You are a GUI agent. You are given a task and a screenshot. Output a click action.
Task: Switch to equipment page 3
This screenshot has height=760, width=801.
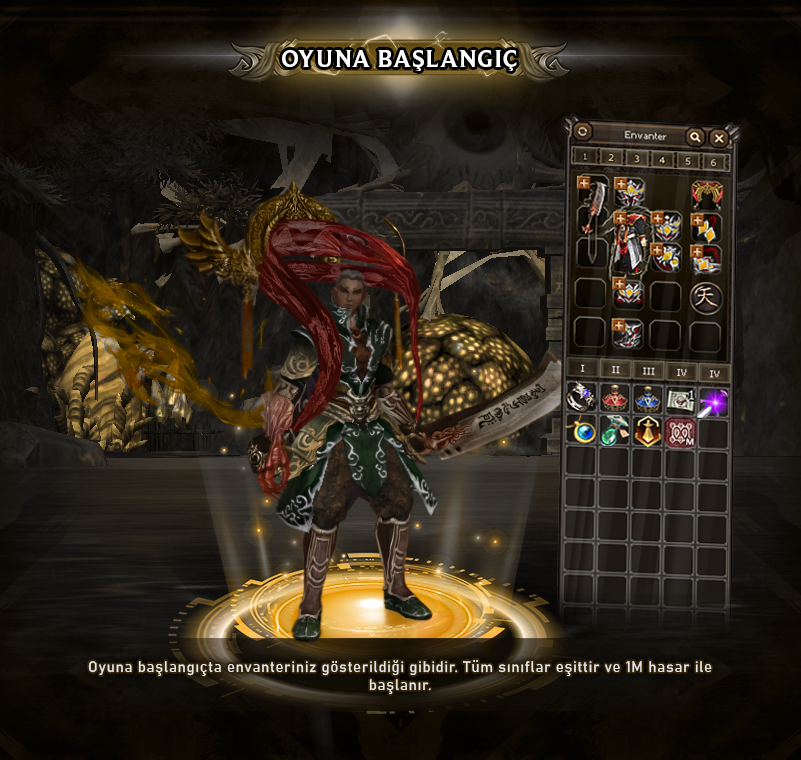636,159
